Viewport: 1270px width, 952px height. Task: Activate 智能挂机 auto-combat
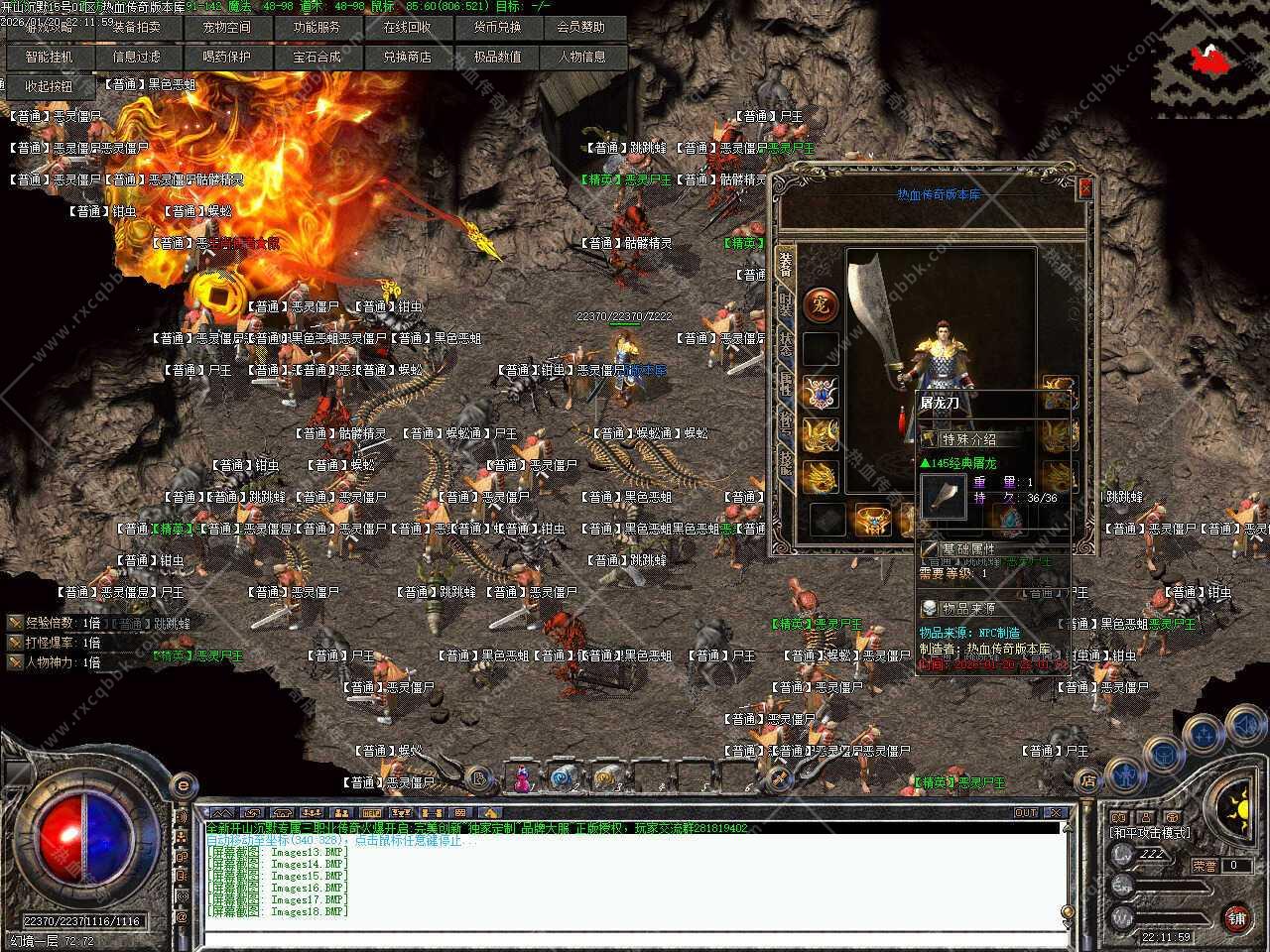coord(50,58)
